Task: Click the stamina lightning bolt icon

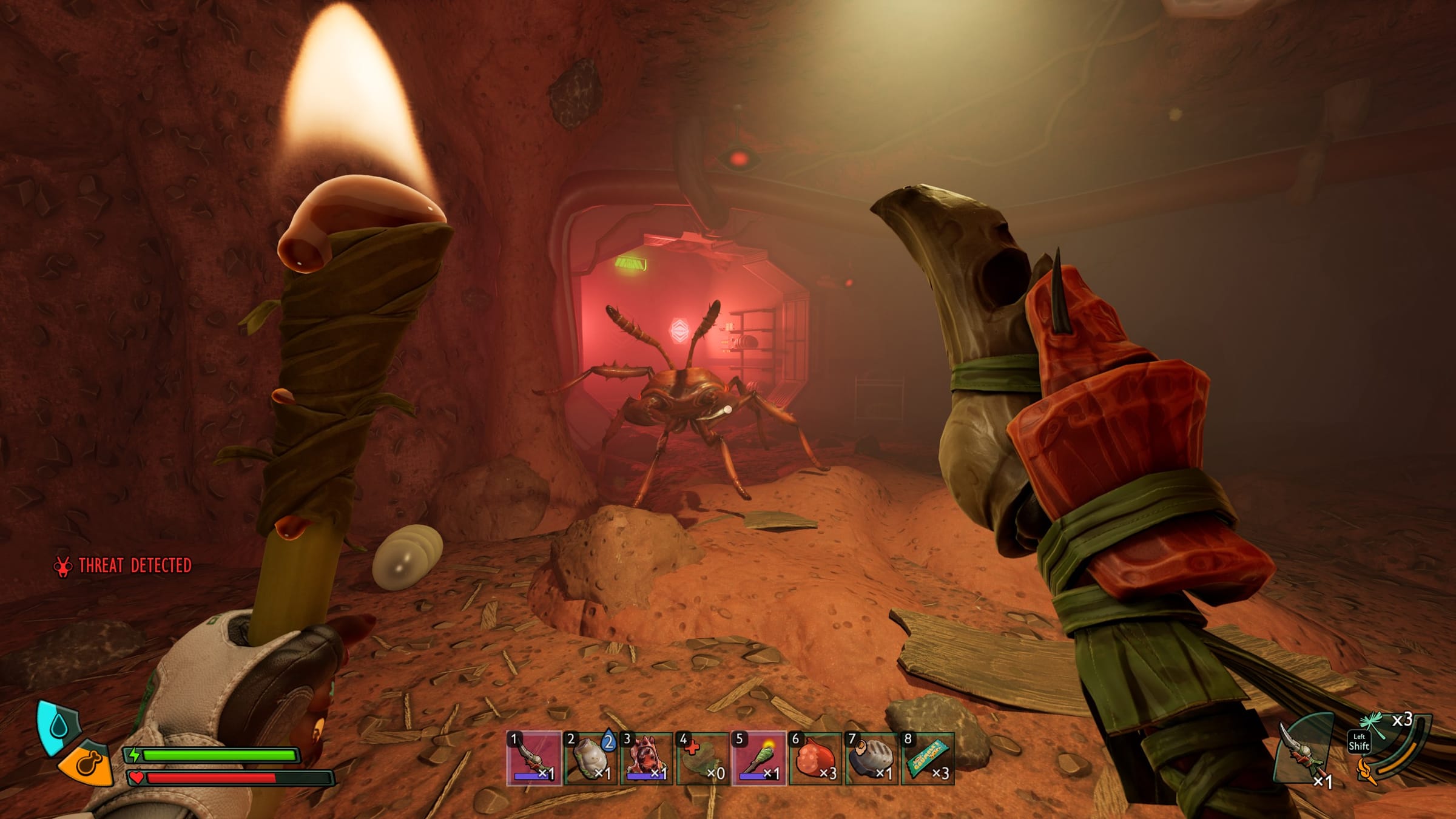Action: [134, 755]
